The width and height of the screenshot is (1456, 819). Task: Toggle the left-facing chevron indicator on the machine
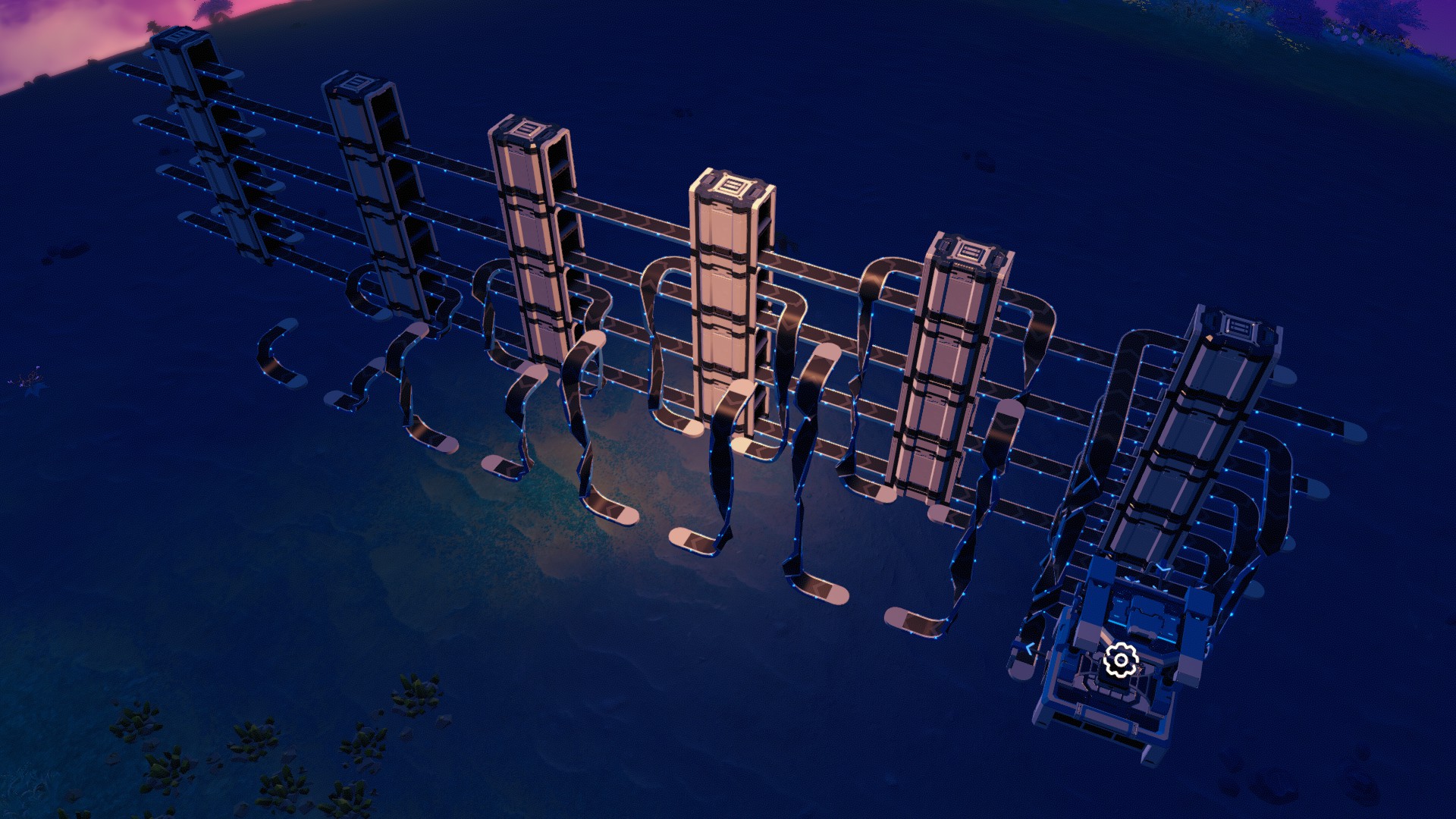coord(1030,648)
